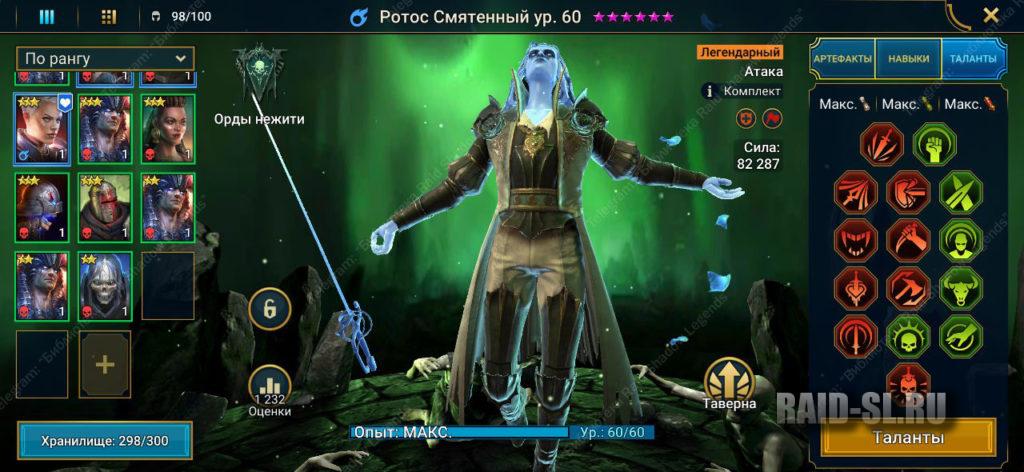The width and height of the screenshot is (1024, 472).
Task: Select the green bull head talent
Action: coord(958,286)
